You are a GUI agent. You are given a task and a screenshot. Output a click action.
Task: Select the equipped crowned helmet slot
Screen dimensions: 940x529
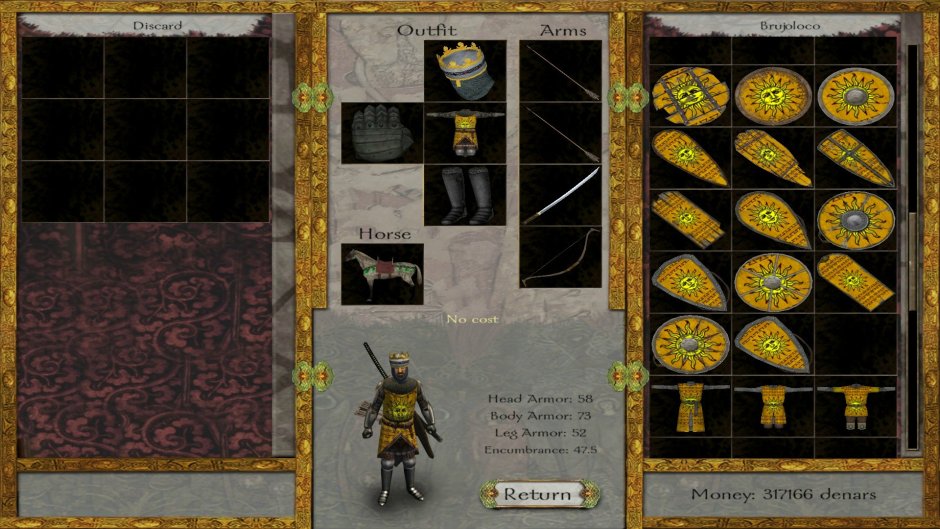click(x=464, y=71)
